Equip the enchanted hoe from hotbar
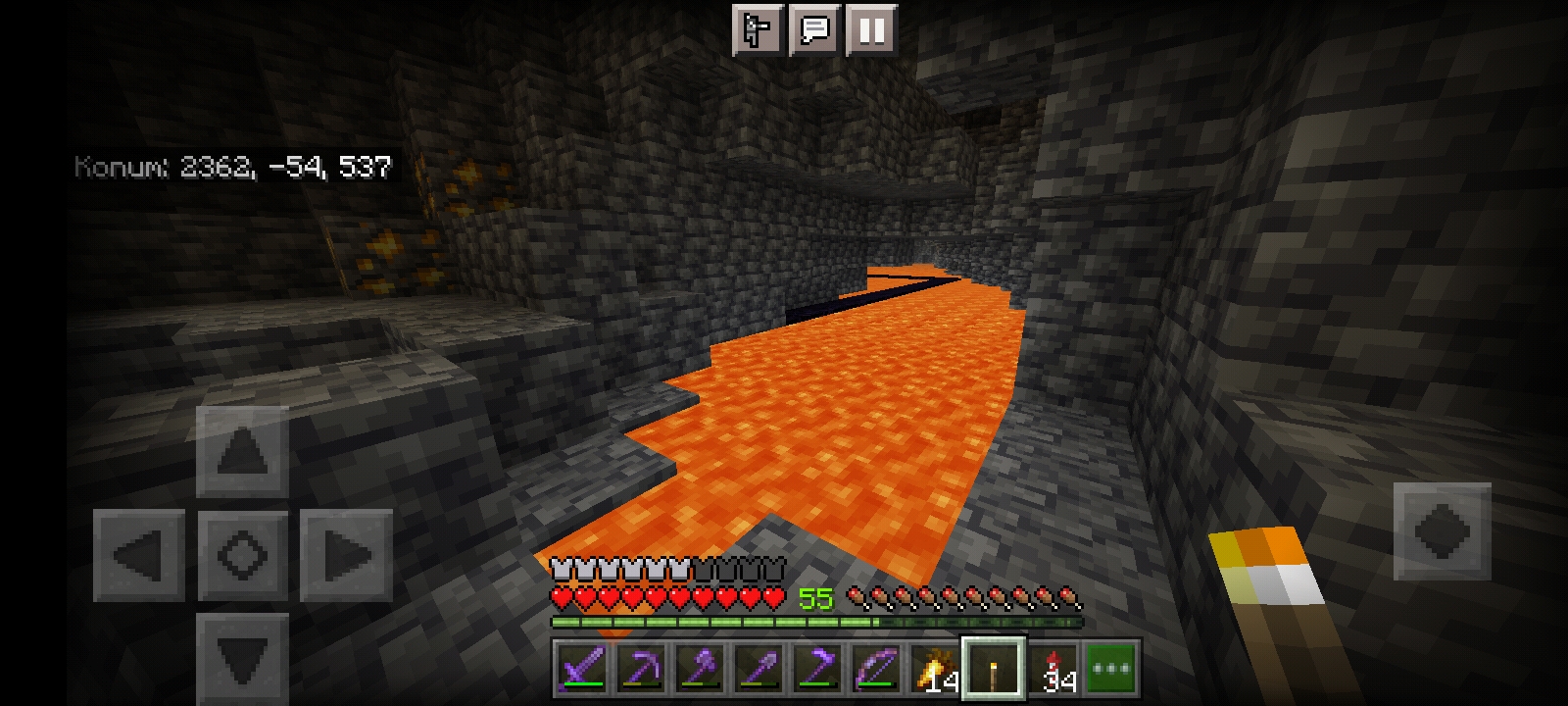The image size is (1568, 706). (817, 669)
